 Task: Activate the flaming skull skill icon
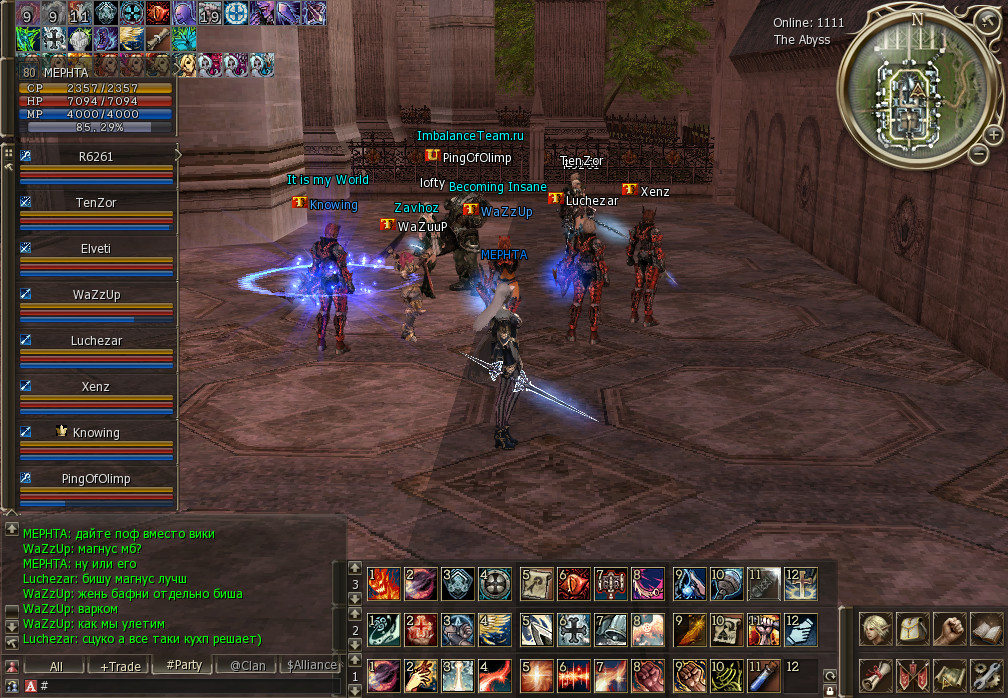385,583
